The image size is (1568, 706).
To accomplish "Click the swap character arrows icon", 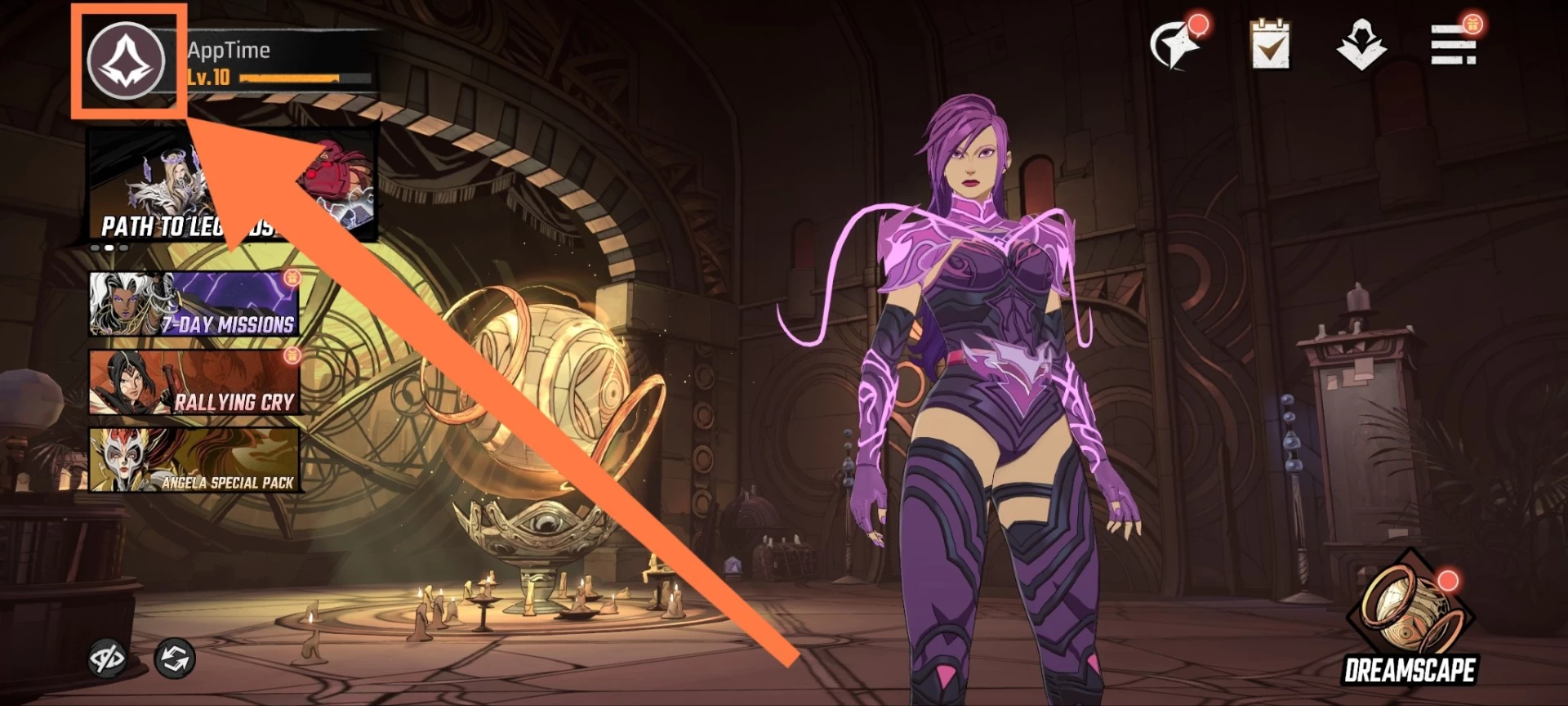I will [175, 658].
